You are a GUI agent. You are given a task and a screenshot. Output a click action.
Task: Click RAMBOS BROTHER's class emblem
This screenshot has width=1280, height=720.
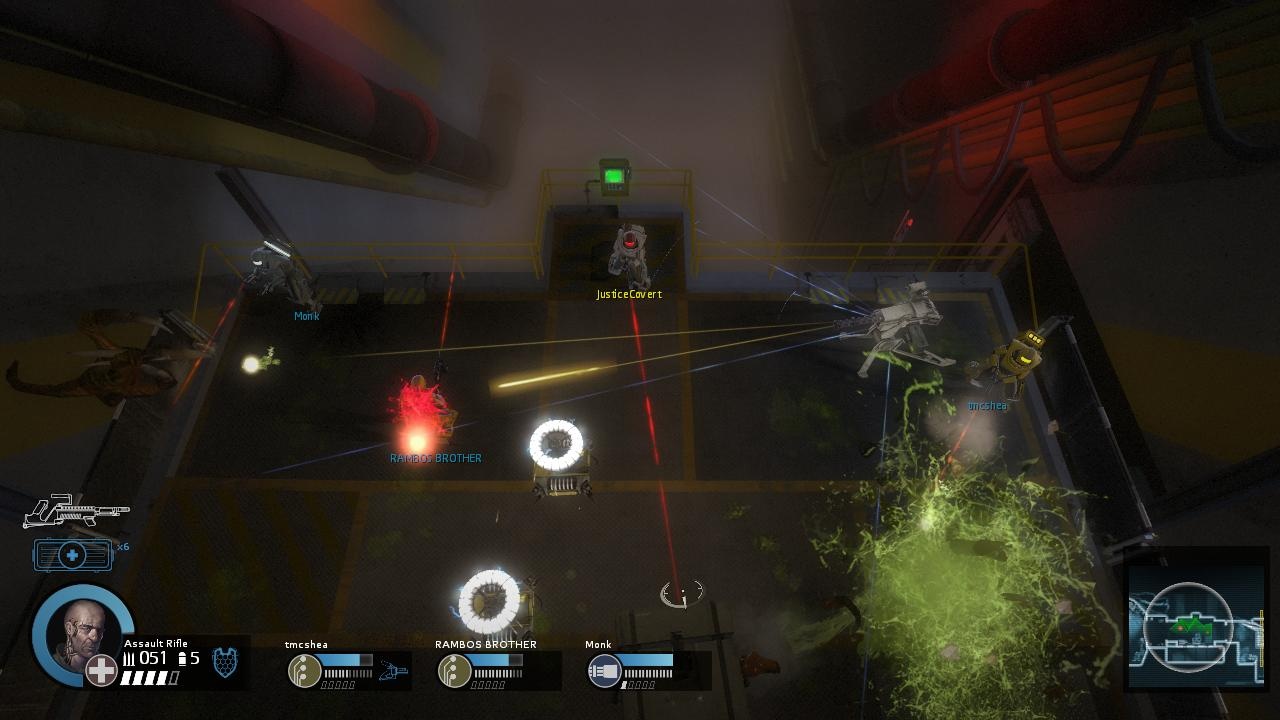click(x=455, y=671)
